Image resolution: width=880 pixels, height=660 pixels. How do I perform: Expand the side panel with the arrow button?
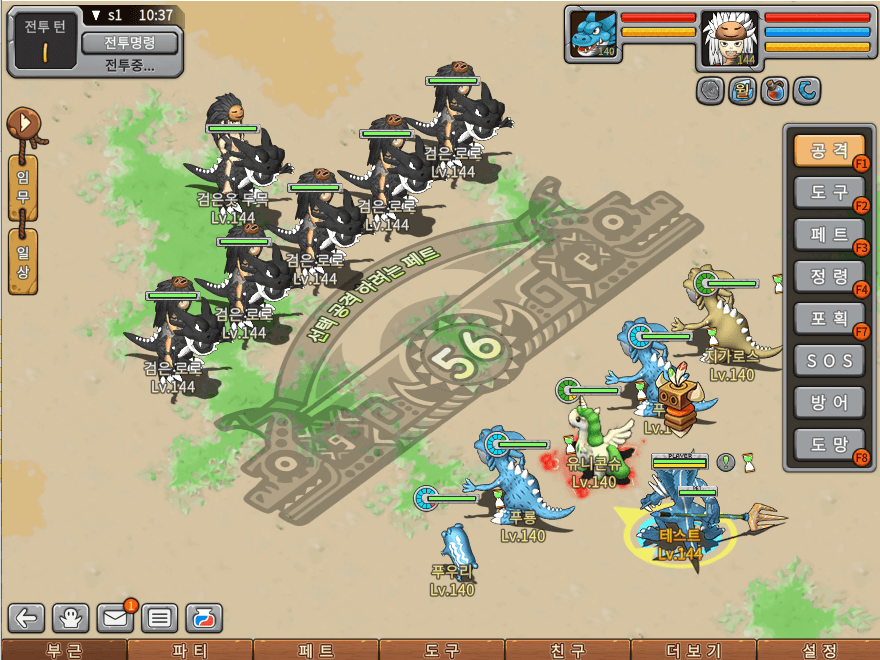pos(22,125)
